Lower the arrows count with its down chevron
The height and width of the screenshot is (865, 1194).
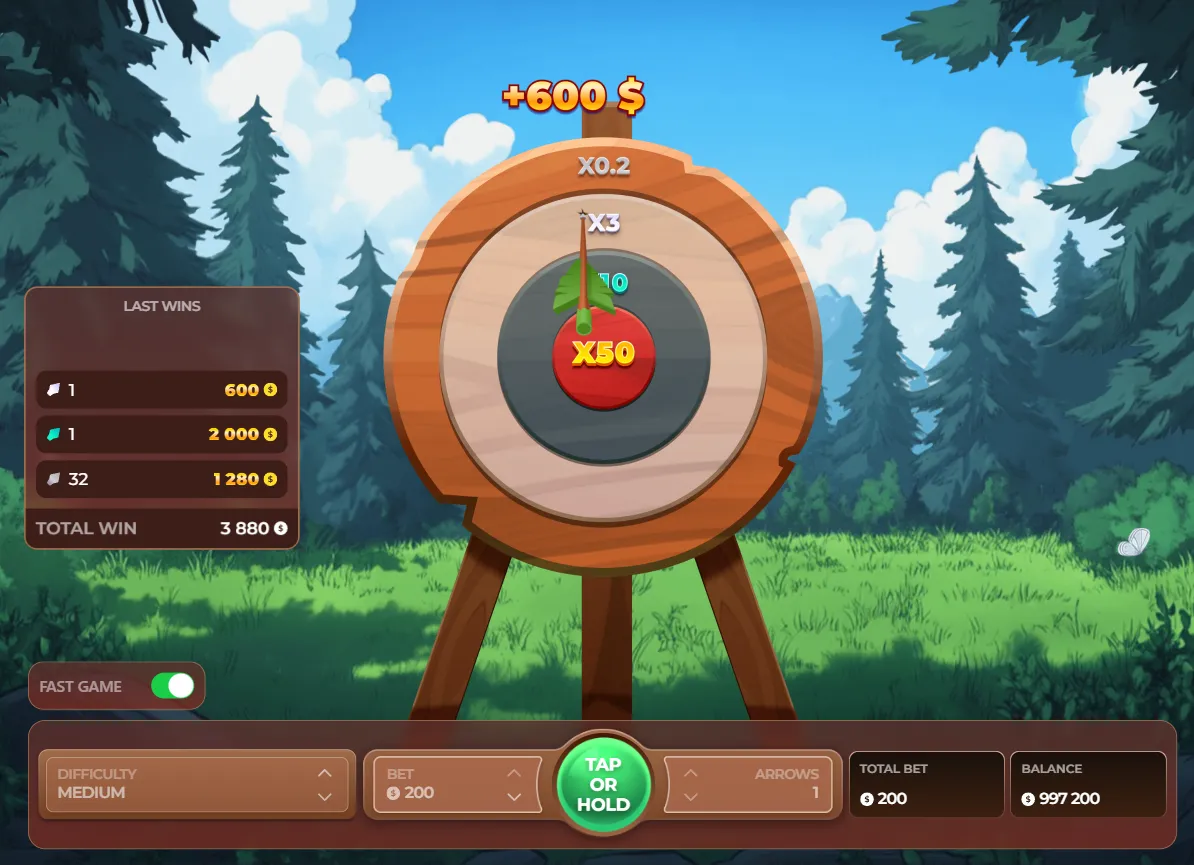(690, 796)
